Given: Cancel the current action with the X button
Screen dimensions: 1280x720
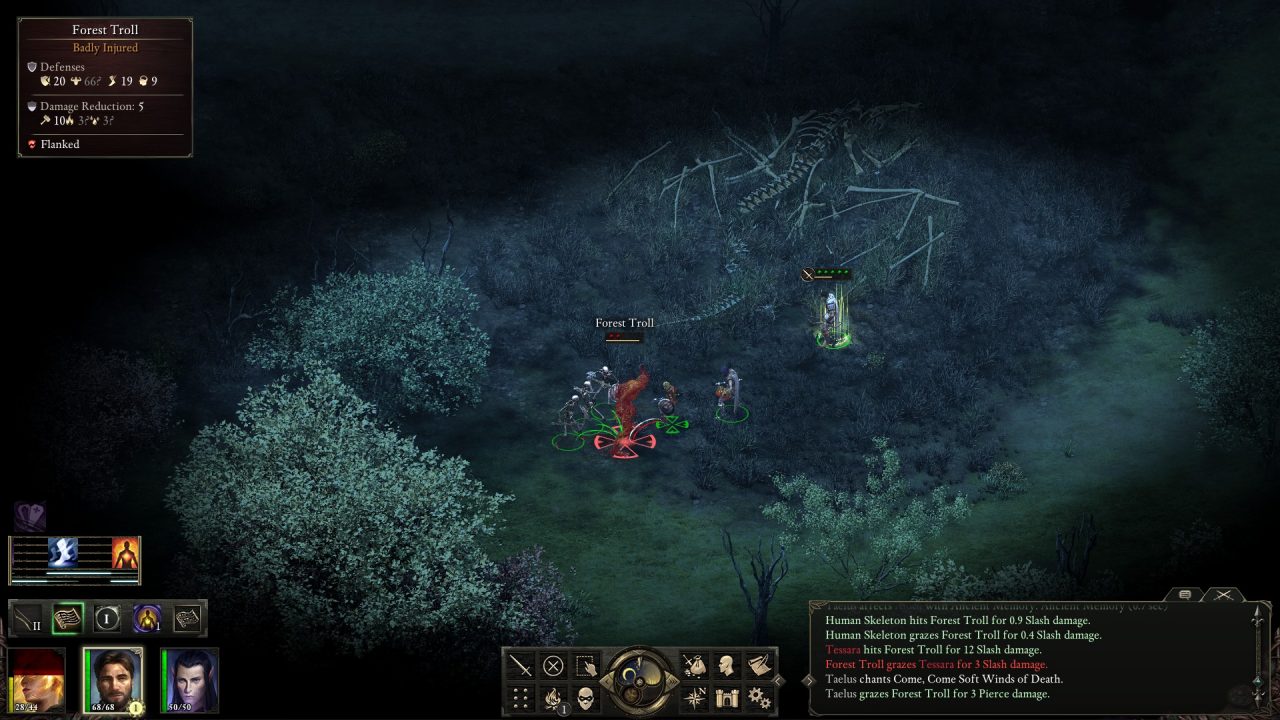Looking at the screenshot, I should tap(553, 666).
